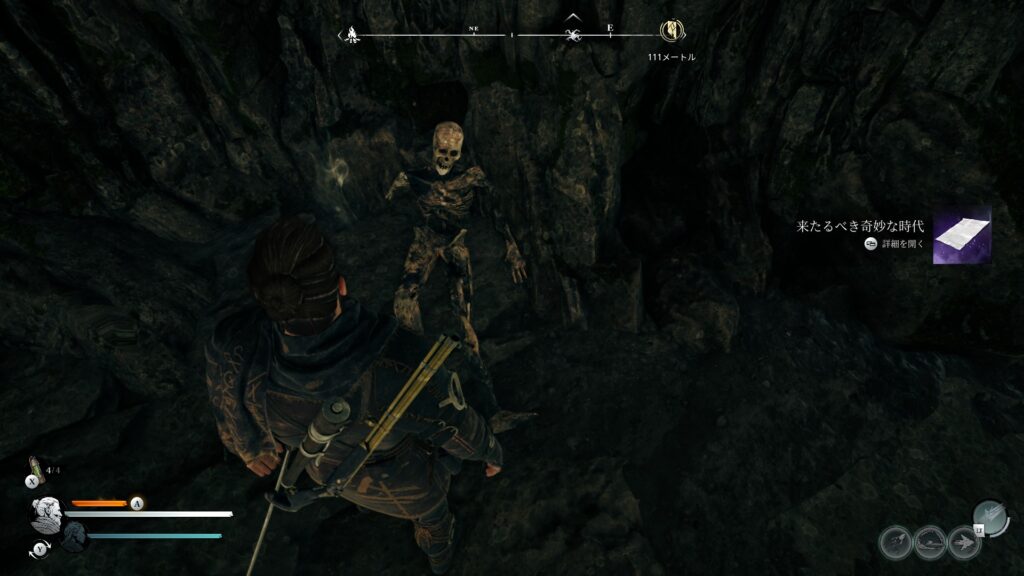The image size is (1024, 576).
Task: Activate the highlighted triple-arrow ability
Action: tap(988, 515)
